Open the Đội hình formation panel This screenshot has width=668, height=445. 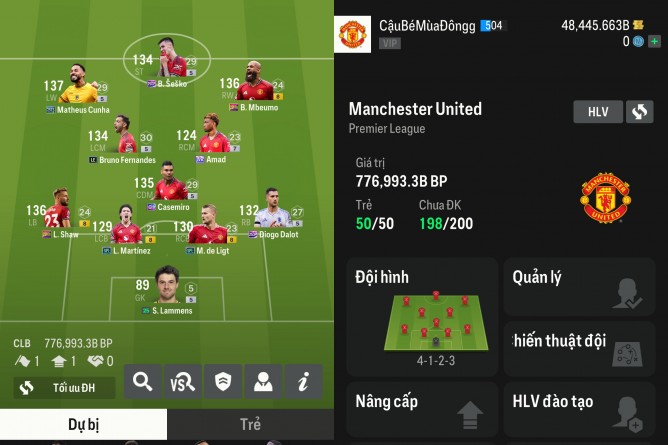422,314
